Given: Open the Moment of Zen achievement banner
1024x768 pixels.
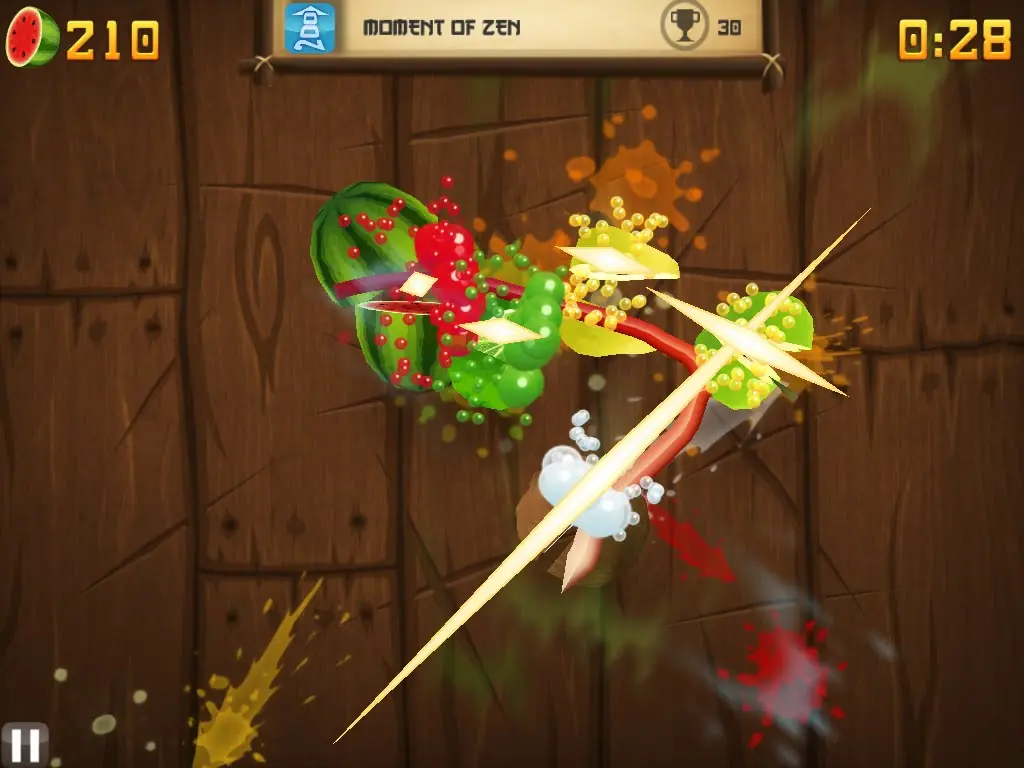Looking at the screenshot, I should click(516, 27).
